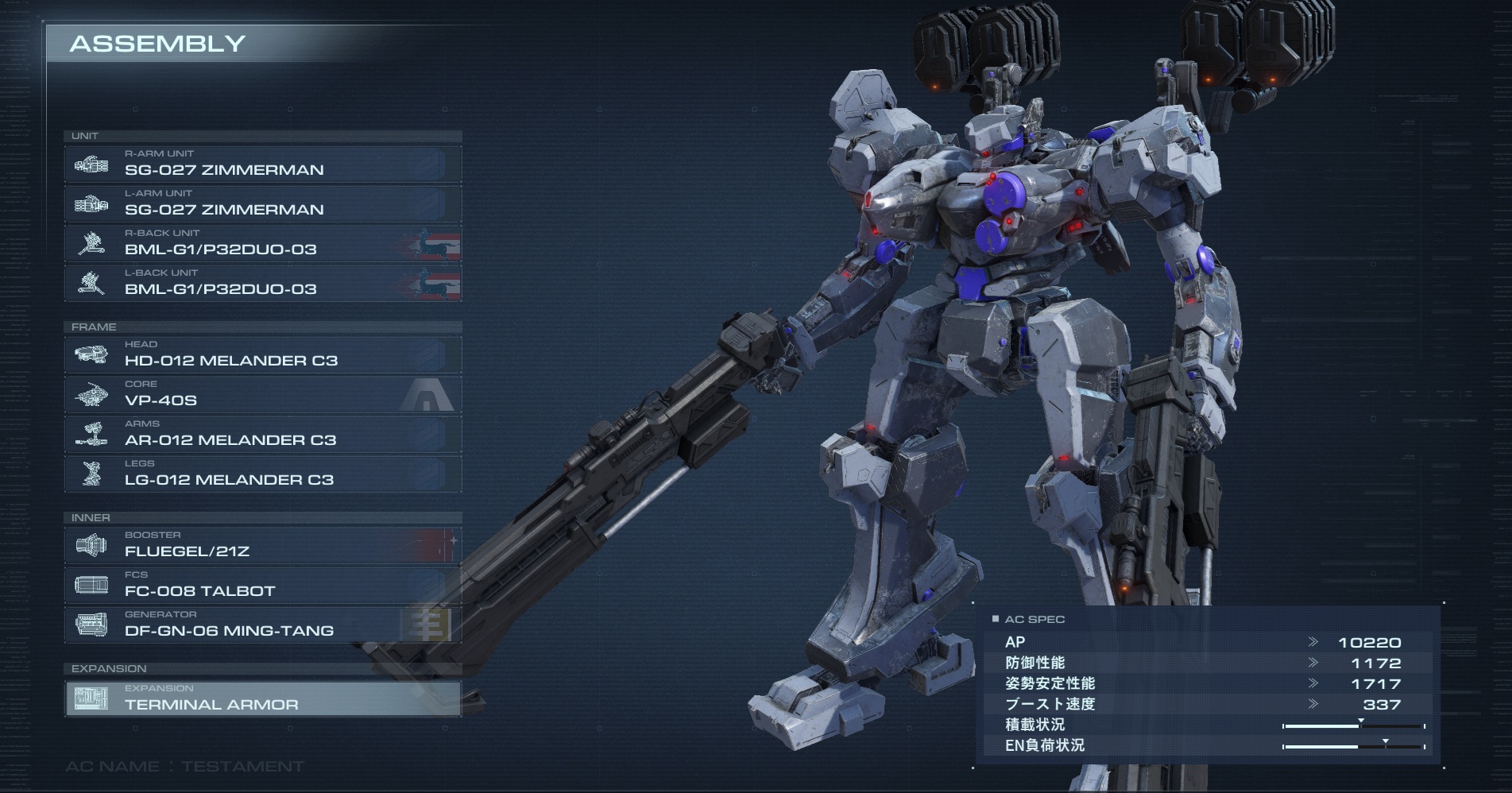Select the GENERATOR slot DF-GN-06 MING-TANG
This screenshot has width=1512, height=793.
262,625
